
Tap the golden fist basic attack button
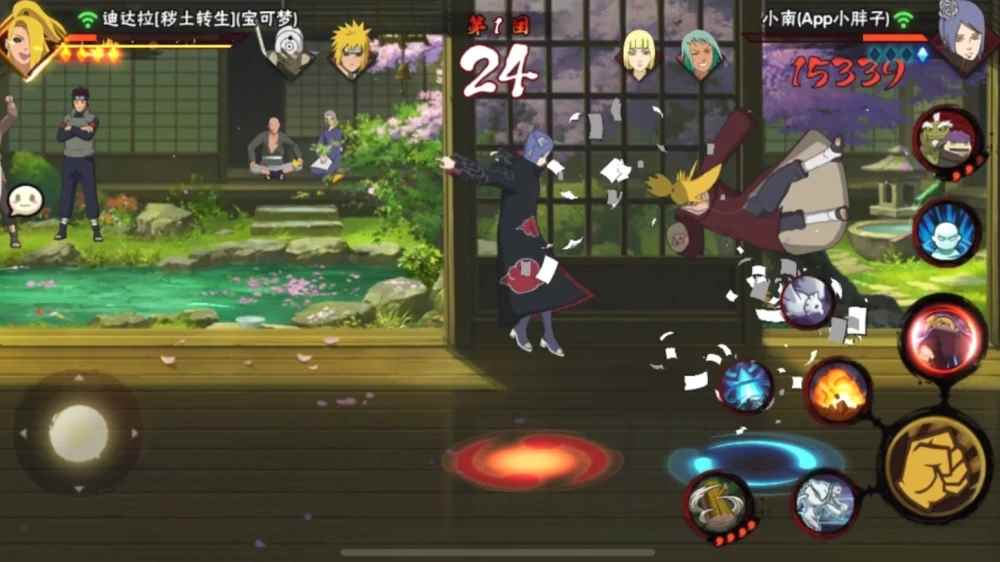tap(935, 464)
